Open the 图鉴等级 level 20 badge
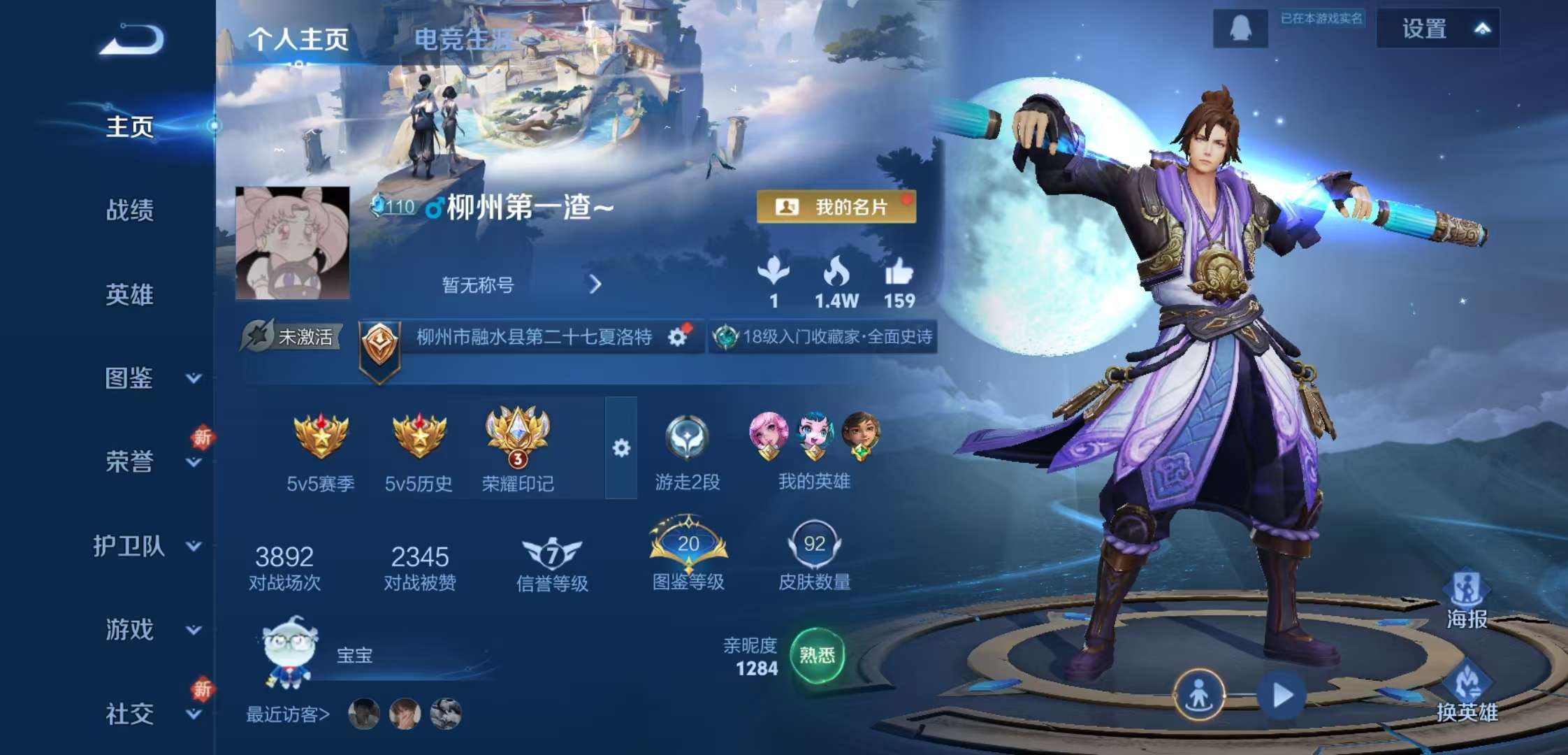The image size is (1568, 755). (688, 545)
